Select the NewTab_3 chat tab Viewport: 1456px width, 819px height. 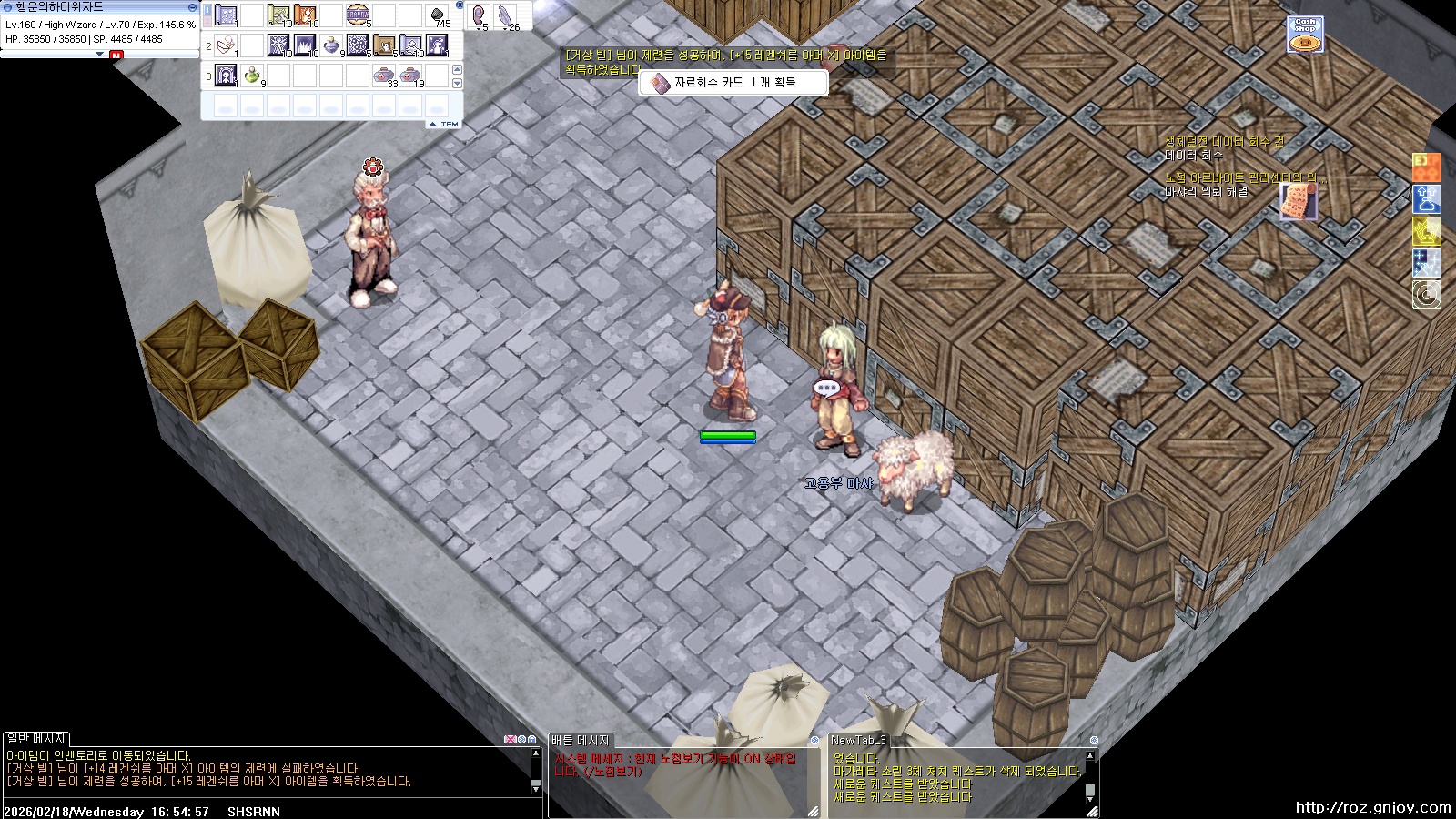857,740
